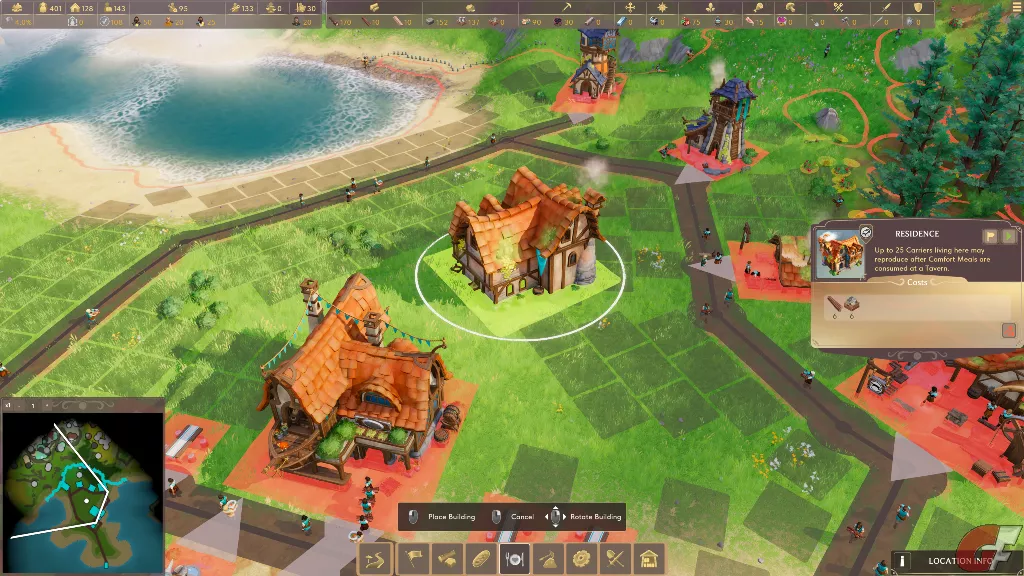1024x576 pixels.
Task: Choose the gear production category
Action: [x=582, y=558]
